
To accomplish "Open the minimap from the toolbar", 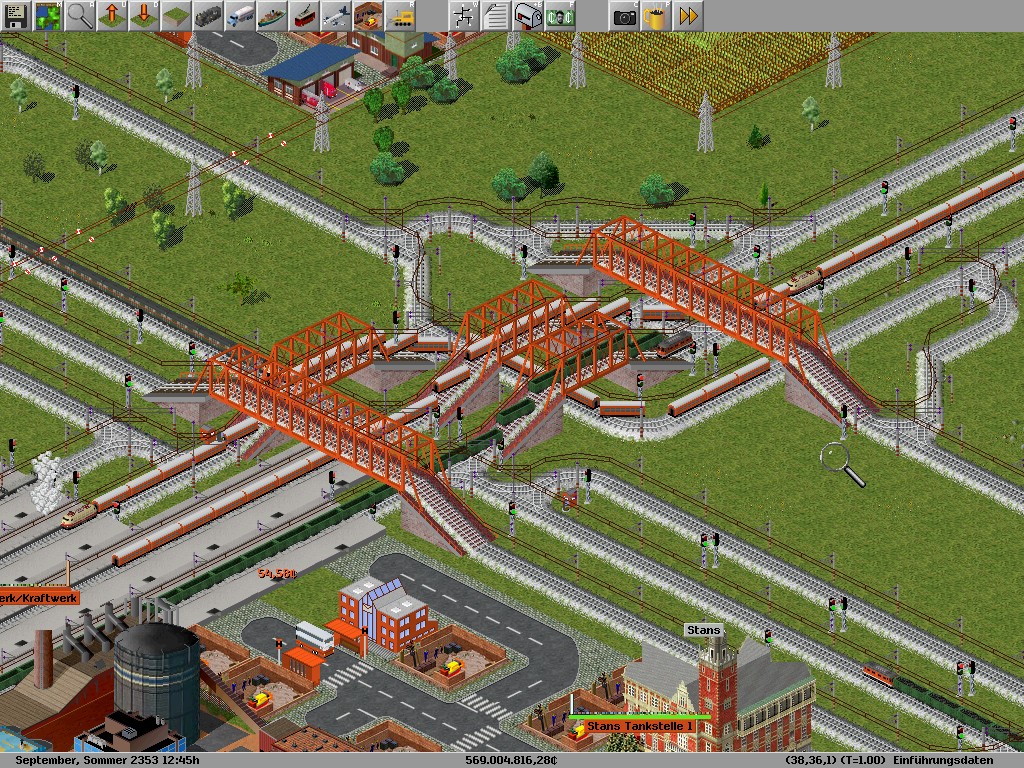I will click(x=48, y=16).
